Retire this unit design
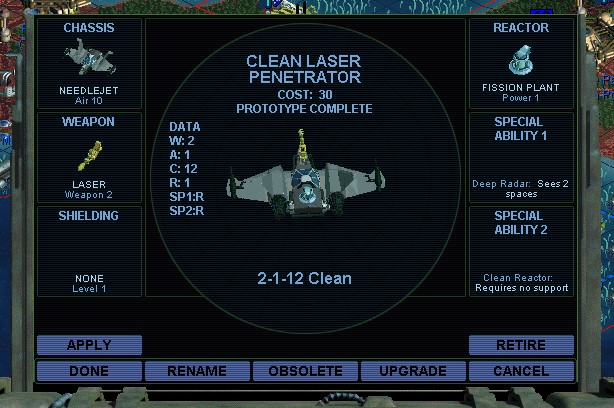The image size is (614, 408). point(521,345)
